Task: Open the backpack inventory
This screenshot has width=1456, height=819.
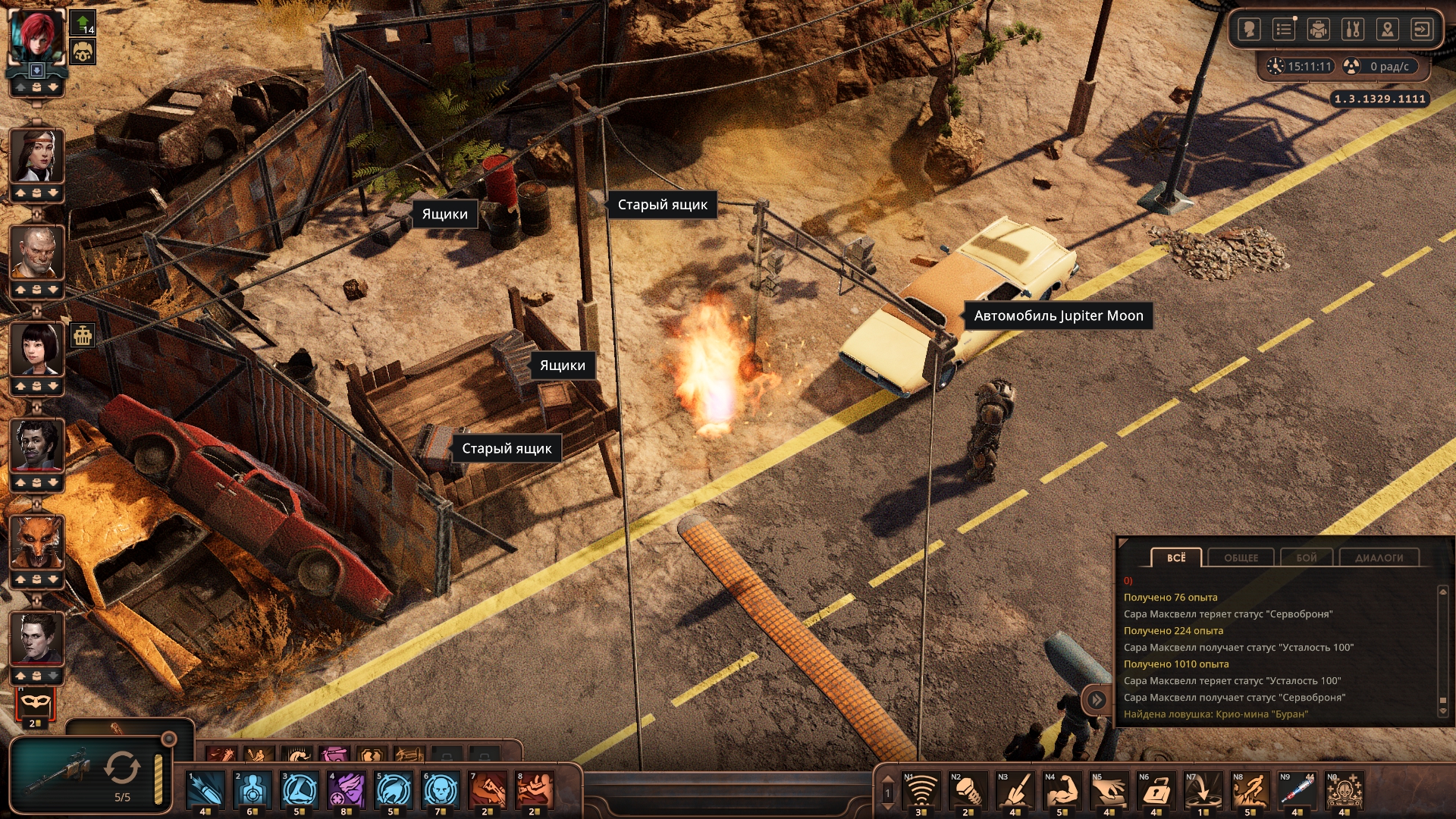Action: 1318,30
